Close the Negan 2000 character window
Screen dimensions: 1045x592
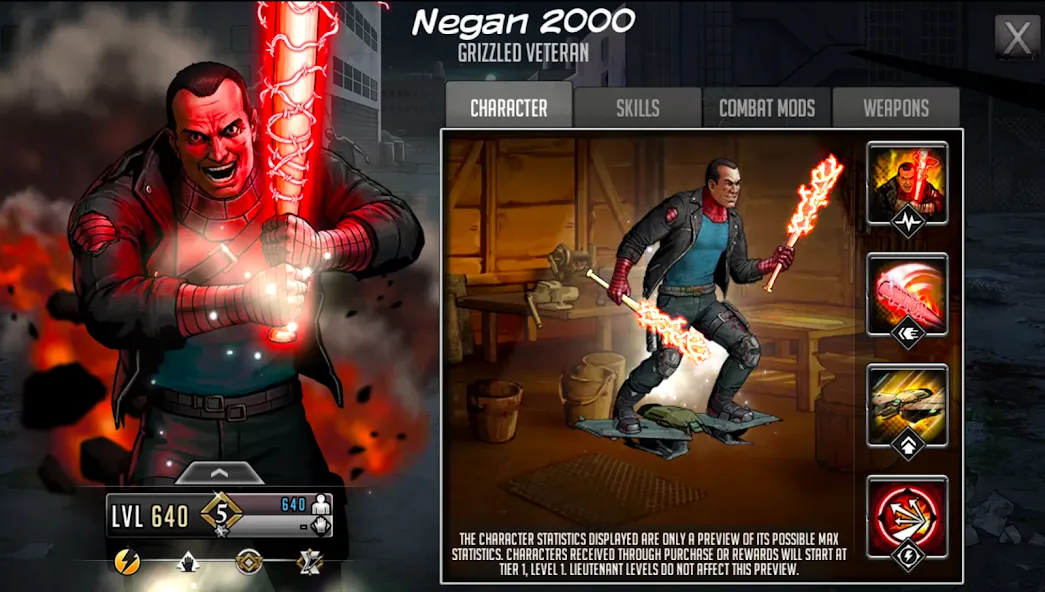click(1016, 38)
